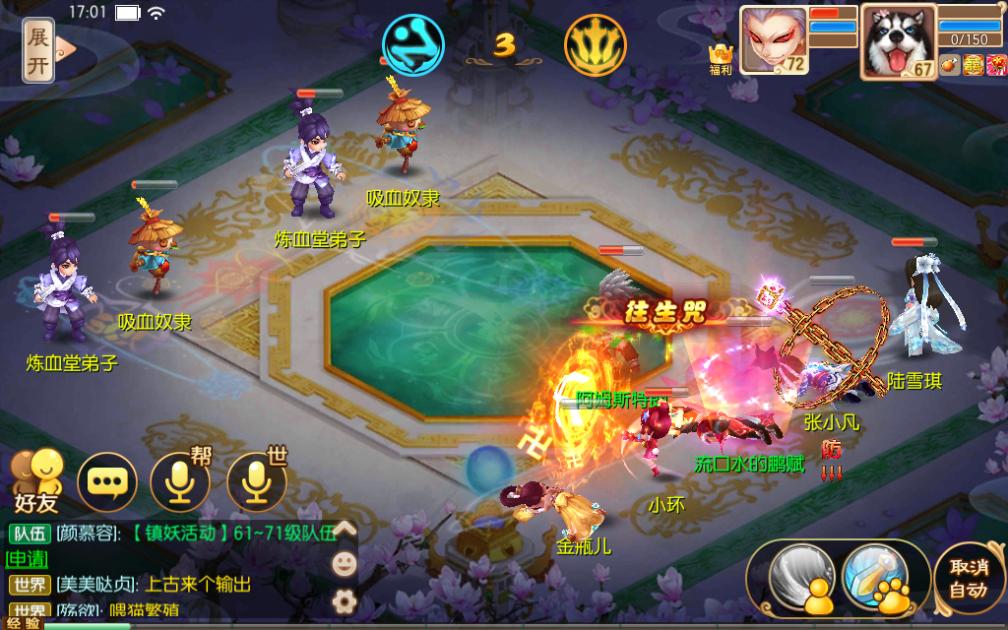Activate the 世 world voice microphone

[255, 481]
